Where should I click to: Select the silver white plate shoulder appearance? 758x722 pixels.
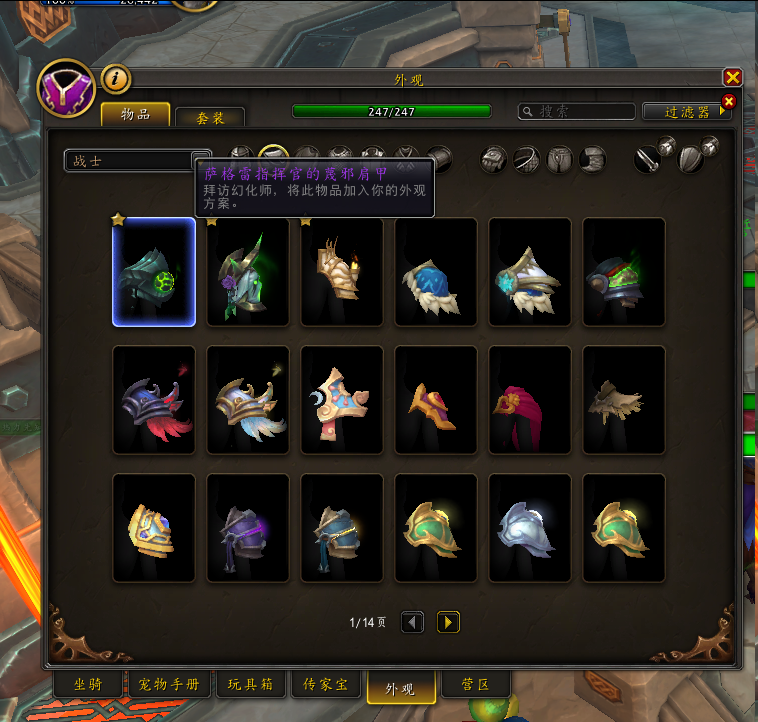tap(530, 528)
